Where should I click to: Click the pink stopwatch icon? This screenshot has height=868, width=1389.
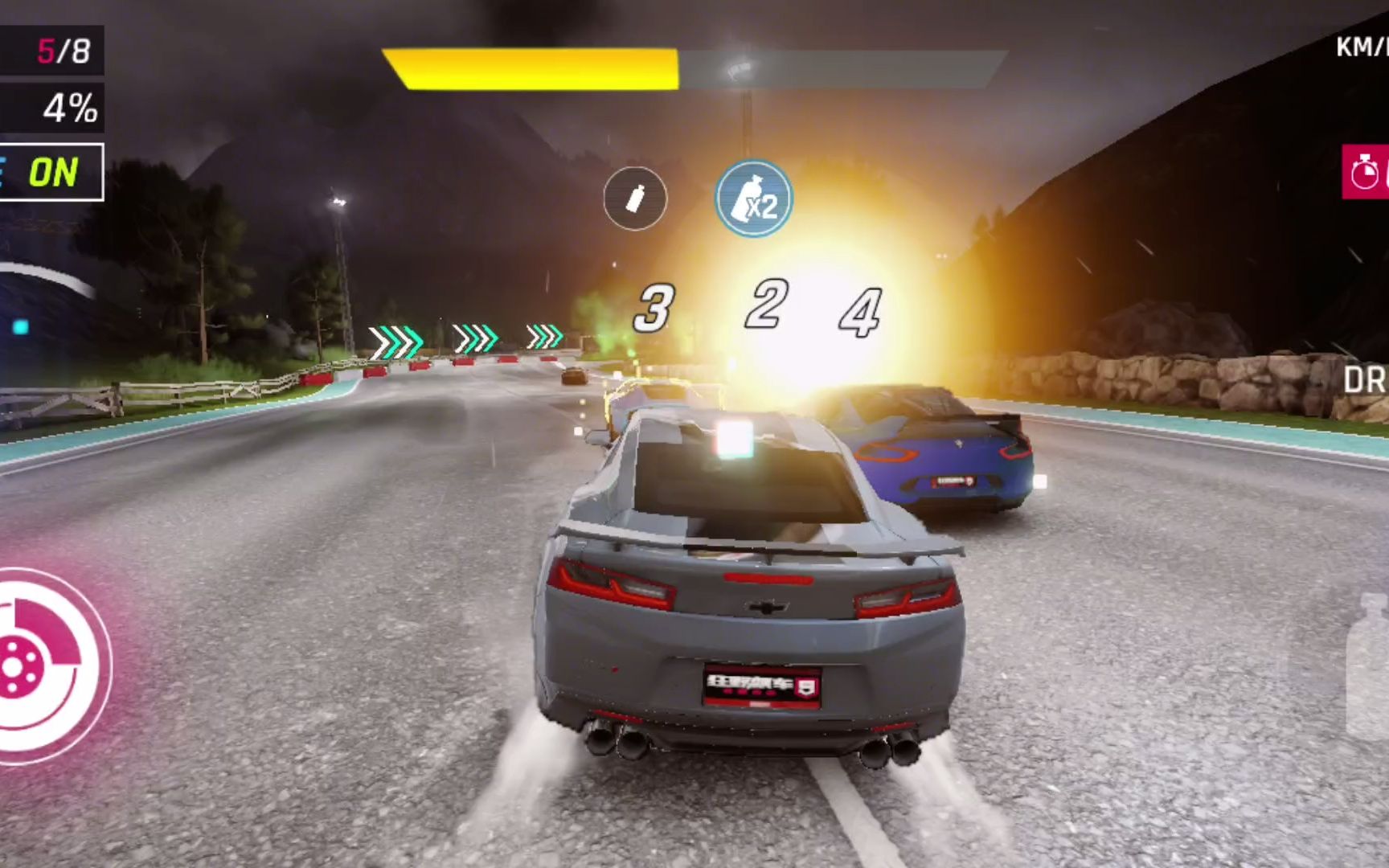pyautogui.click(x=1366, y=172)
